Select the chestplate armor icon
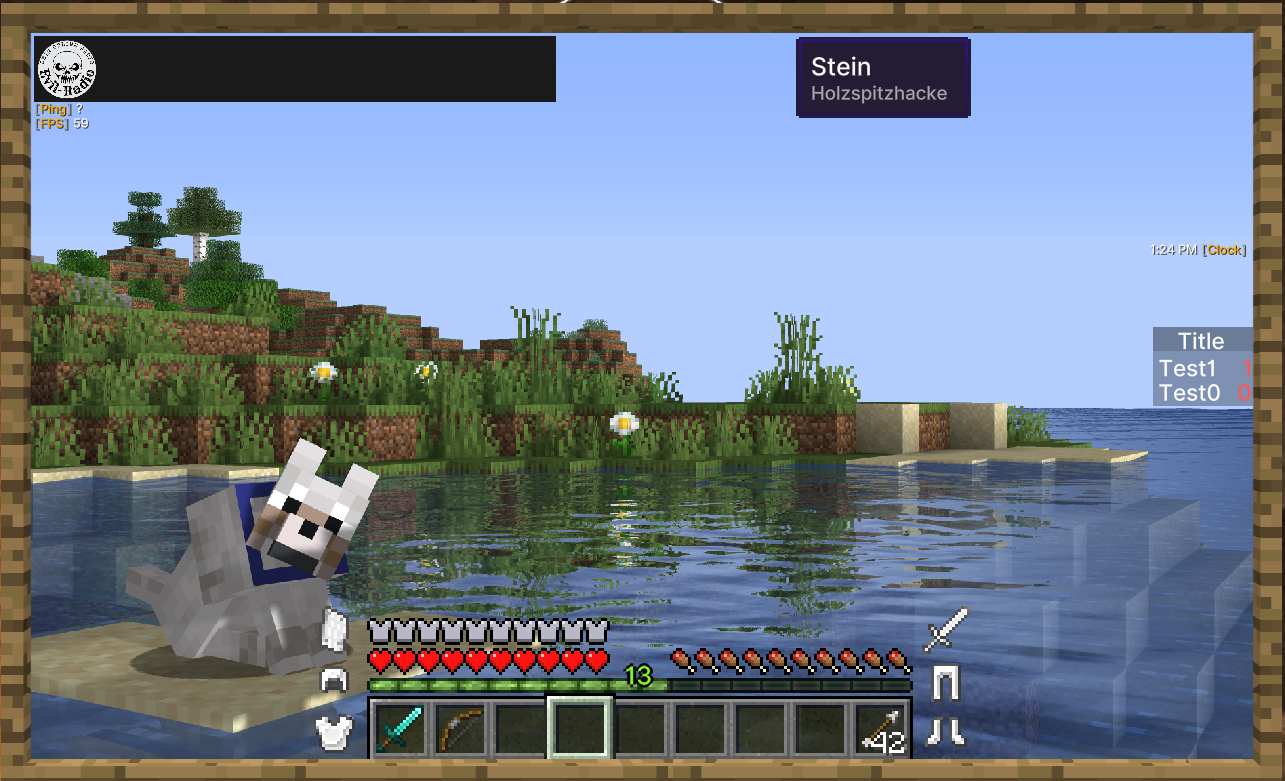The width and height of the screenshot is (1285, 781). [333, 731]
